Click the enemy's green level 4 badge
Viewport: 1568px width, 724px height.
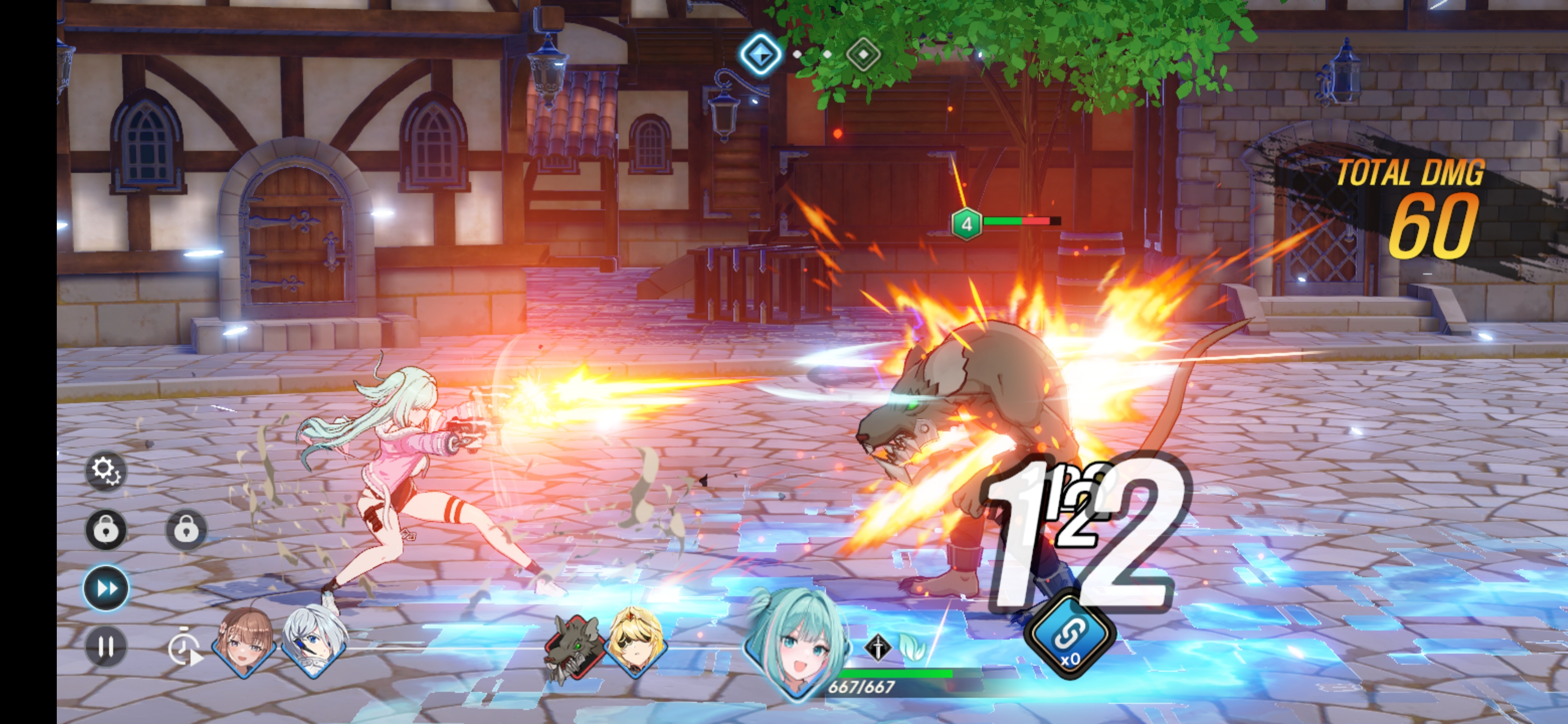pyautogui.click(x=966, y=224)
